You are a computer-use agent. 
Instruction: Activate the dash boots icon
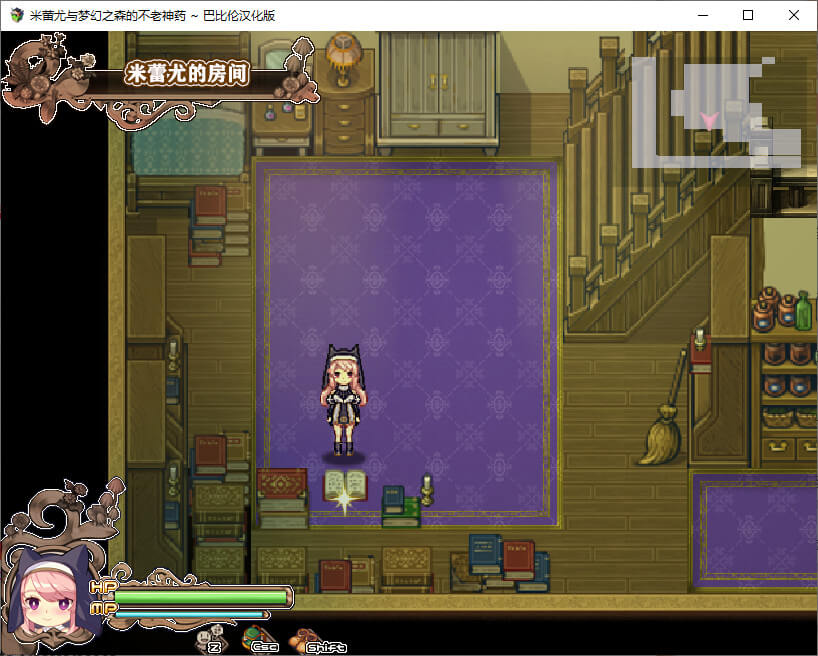point(302,639)
